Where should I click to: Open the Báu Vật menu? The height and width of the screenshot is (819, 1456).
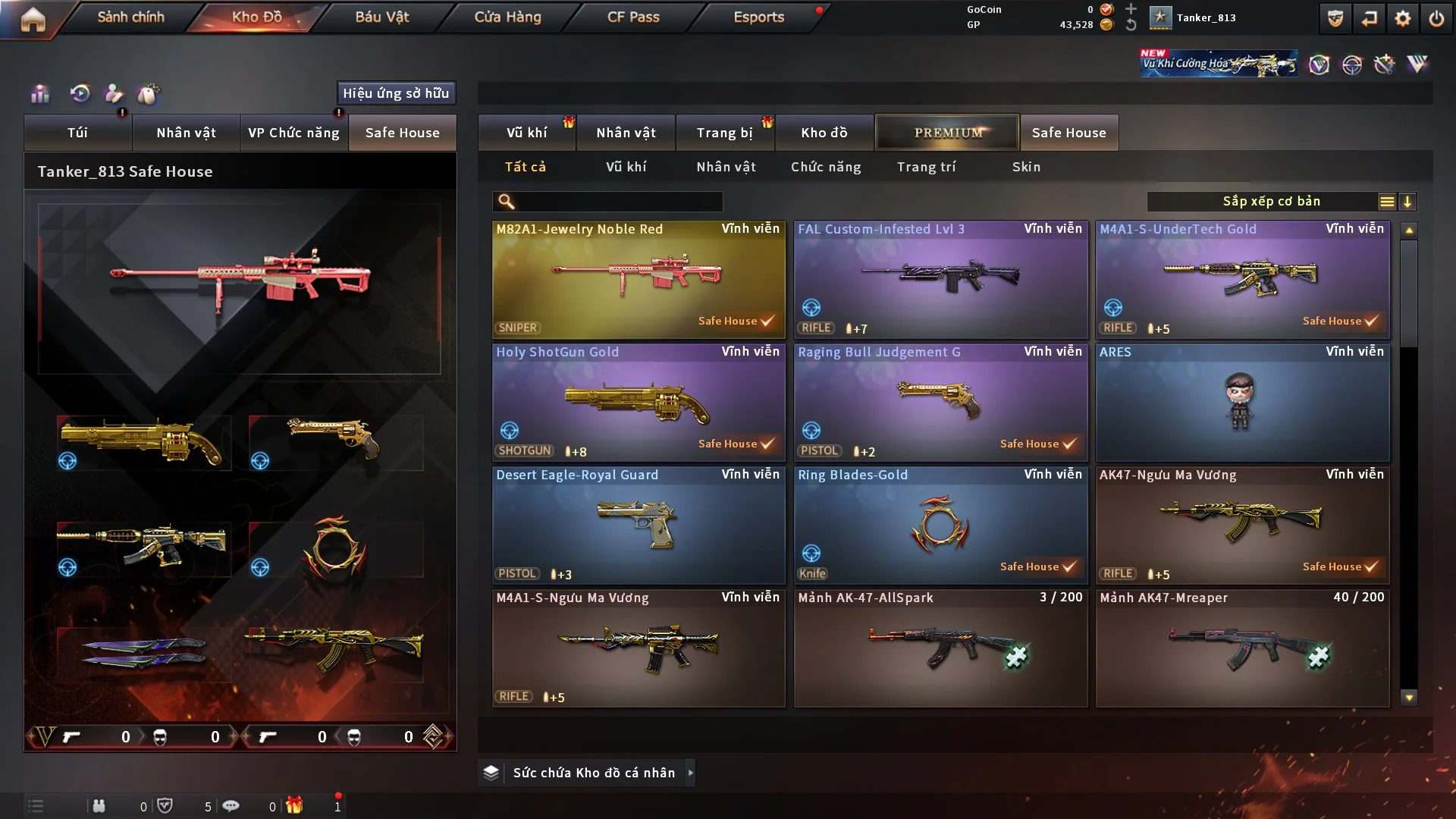[381, 17]
